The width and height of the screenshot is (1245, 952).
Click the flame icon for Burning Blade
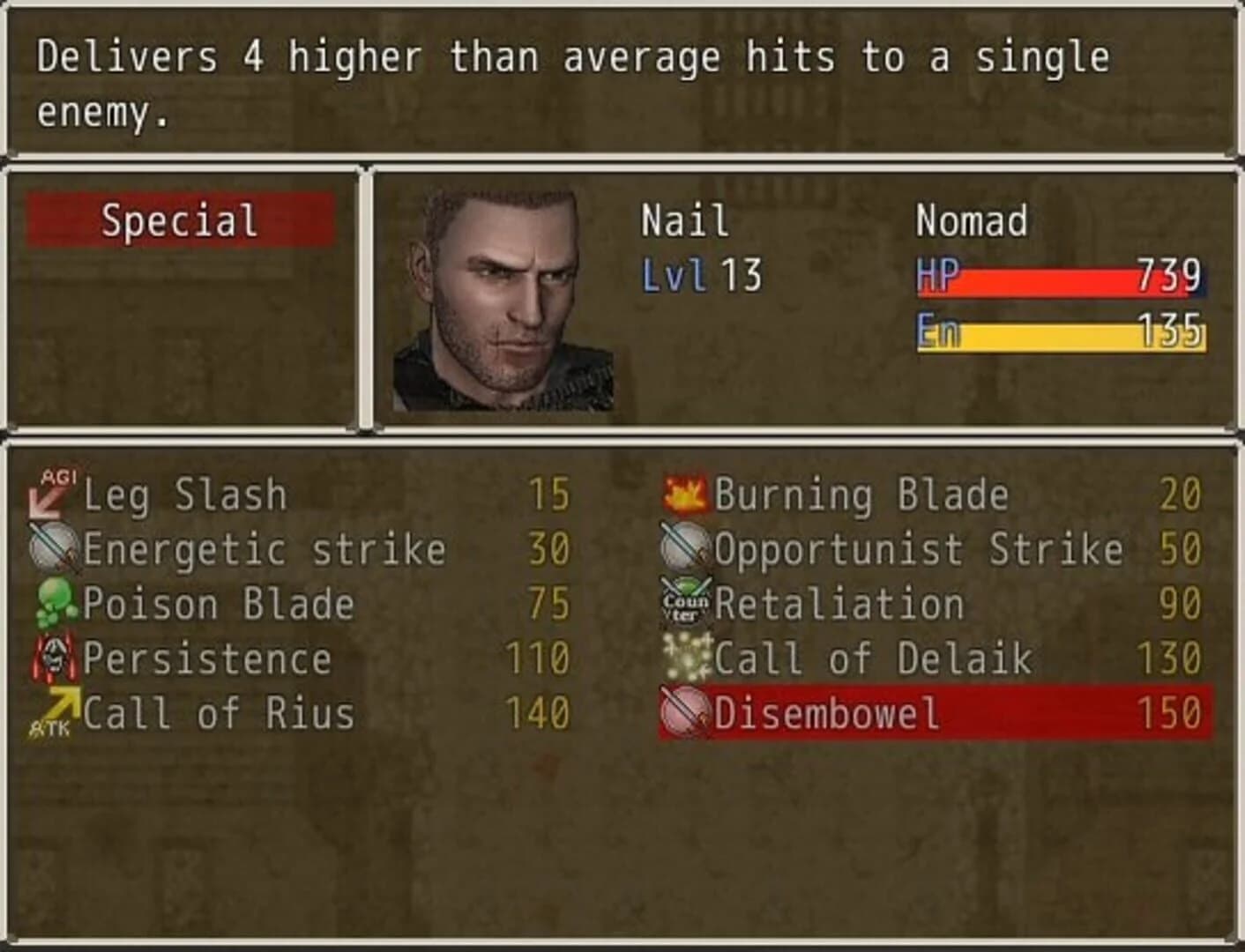[x=683, y=494]
